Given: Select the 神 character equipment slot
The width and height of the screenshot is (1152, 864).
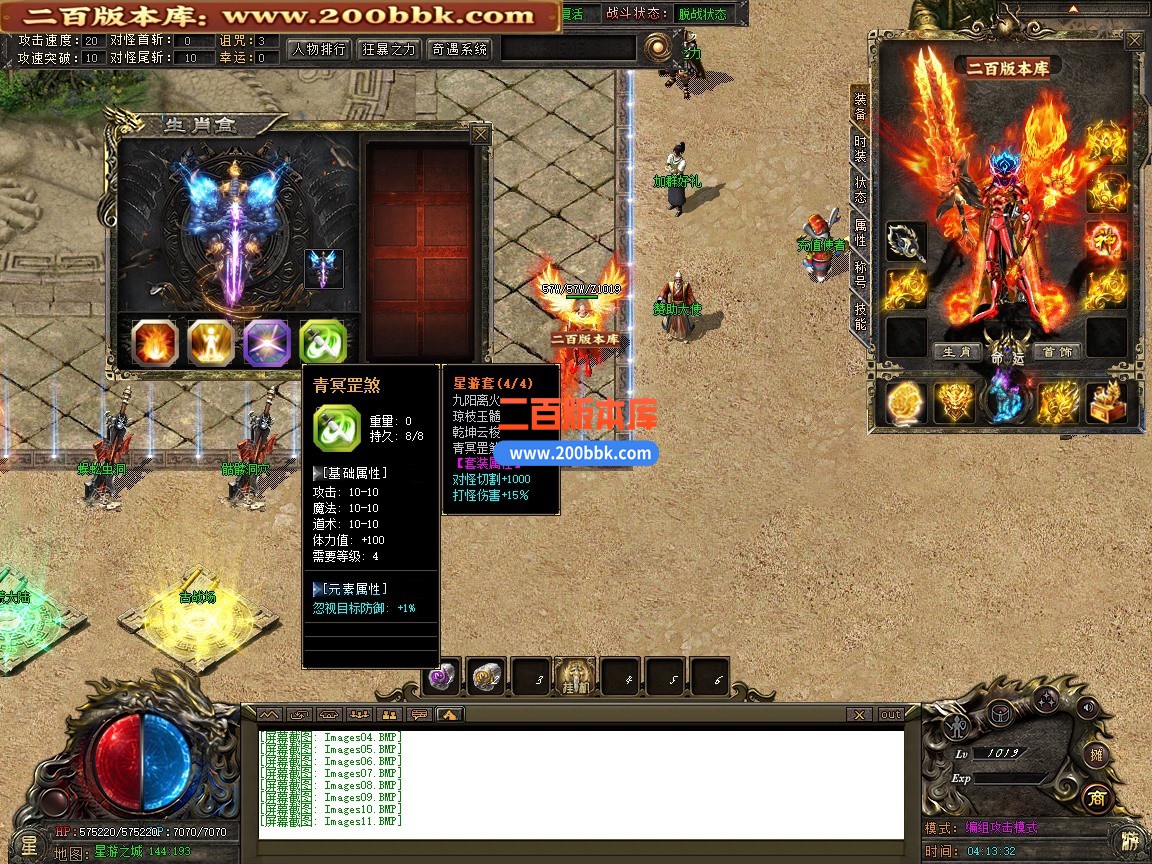Looking at the screenshot, I should click(x=1106, y=240).
